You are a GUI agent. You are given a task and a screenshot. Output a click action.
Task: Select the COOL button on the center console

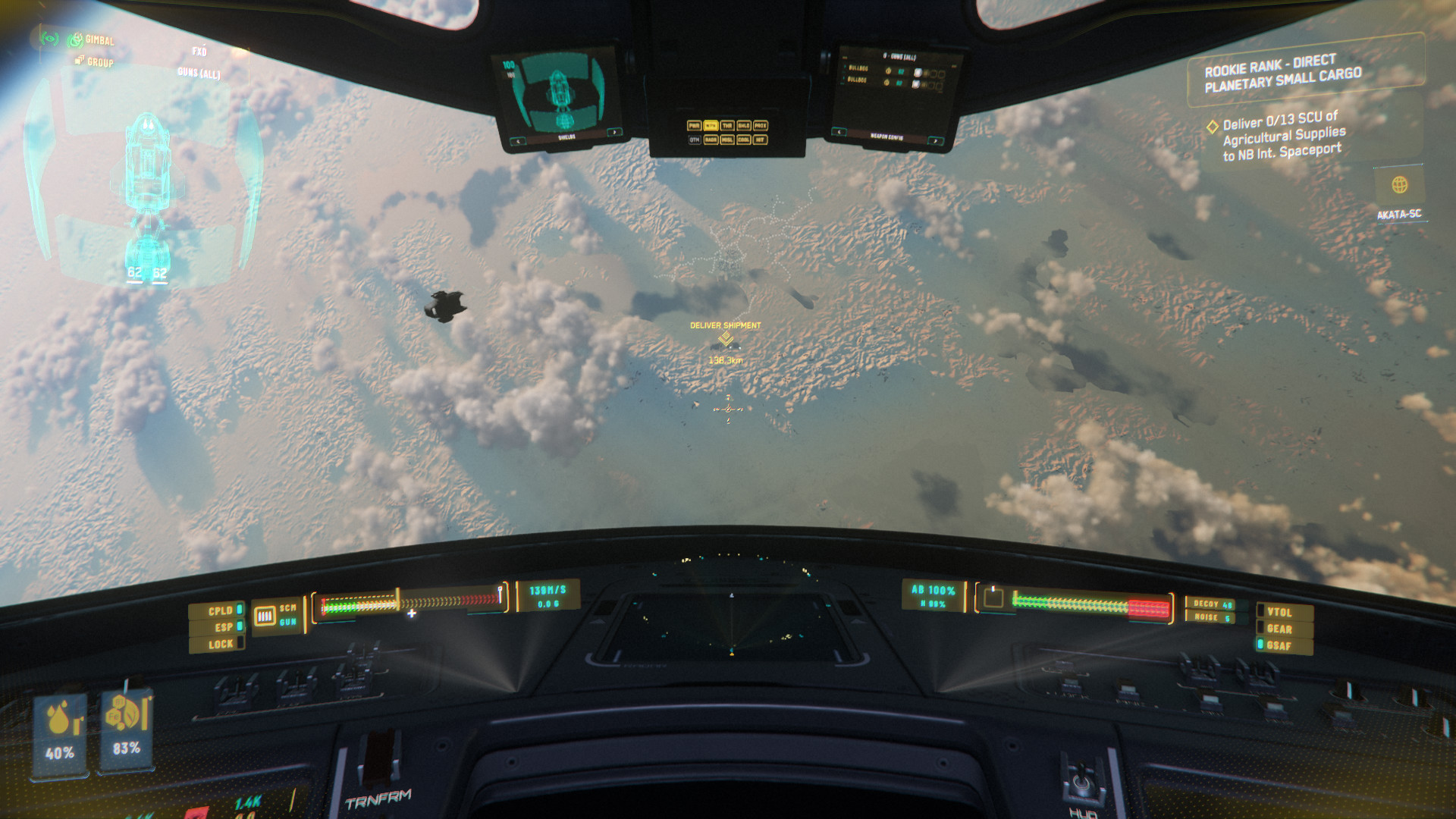pyautogui.click(x=744, y=140)
